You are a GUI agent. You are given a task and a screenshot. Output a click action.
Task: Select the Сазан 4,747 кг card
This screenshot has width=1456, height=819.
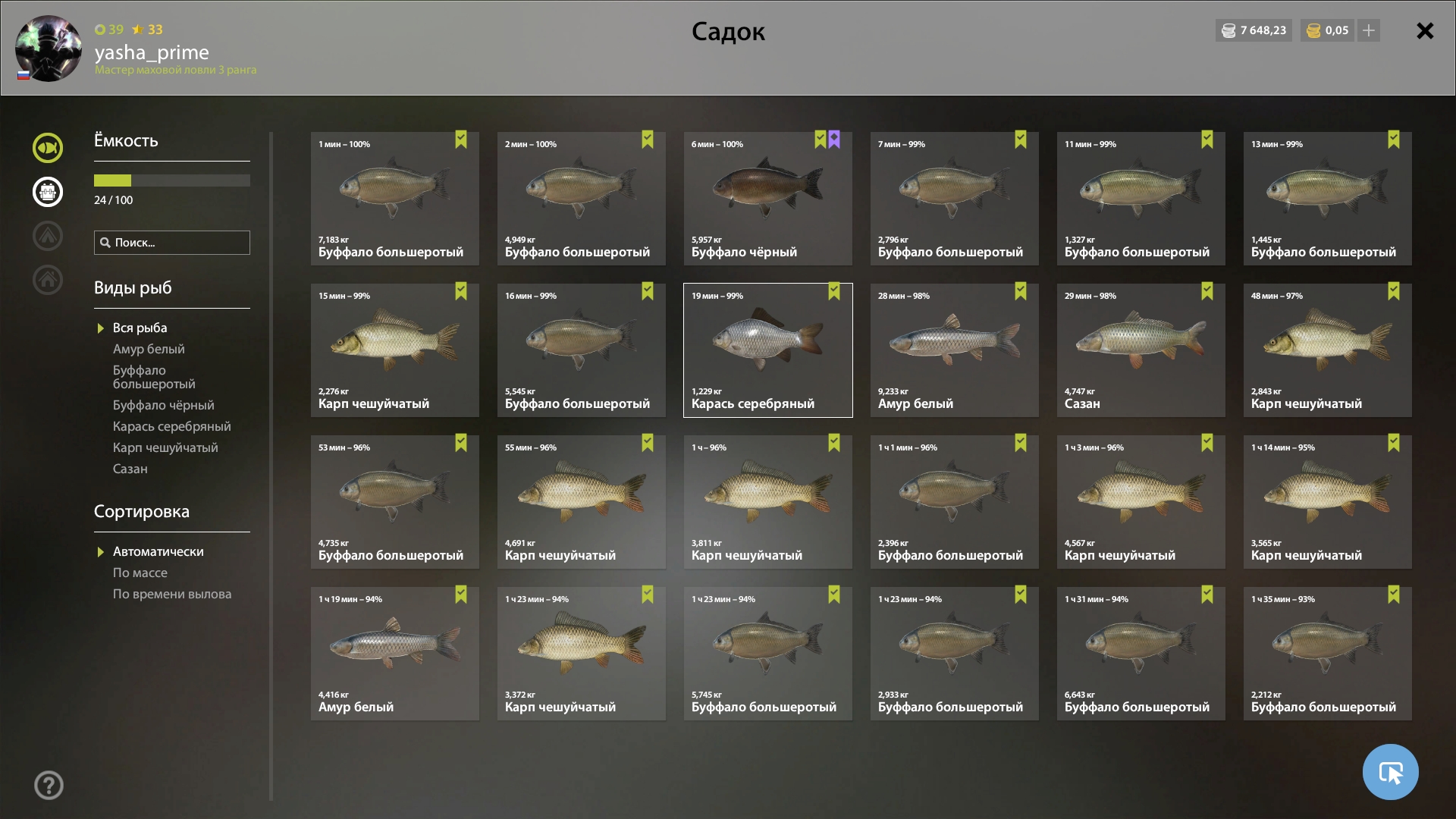[x=1141, y=350]
